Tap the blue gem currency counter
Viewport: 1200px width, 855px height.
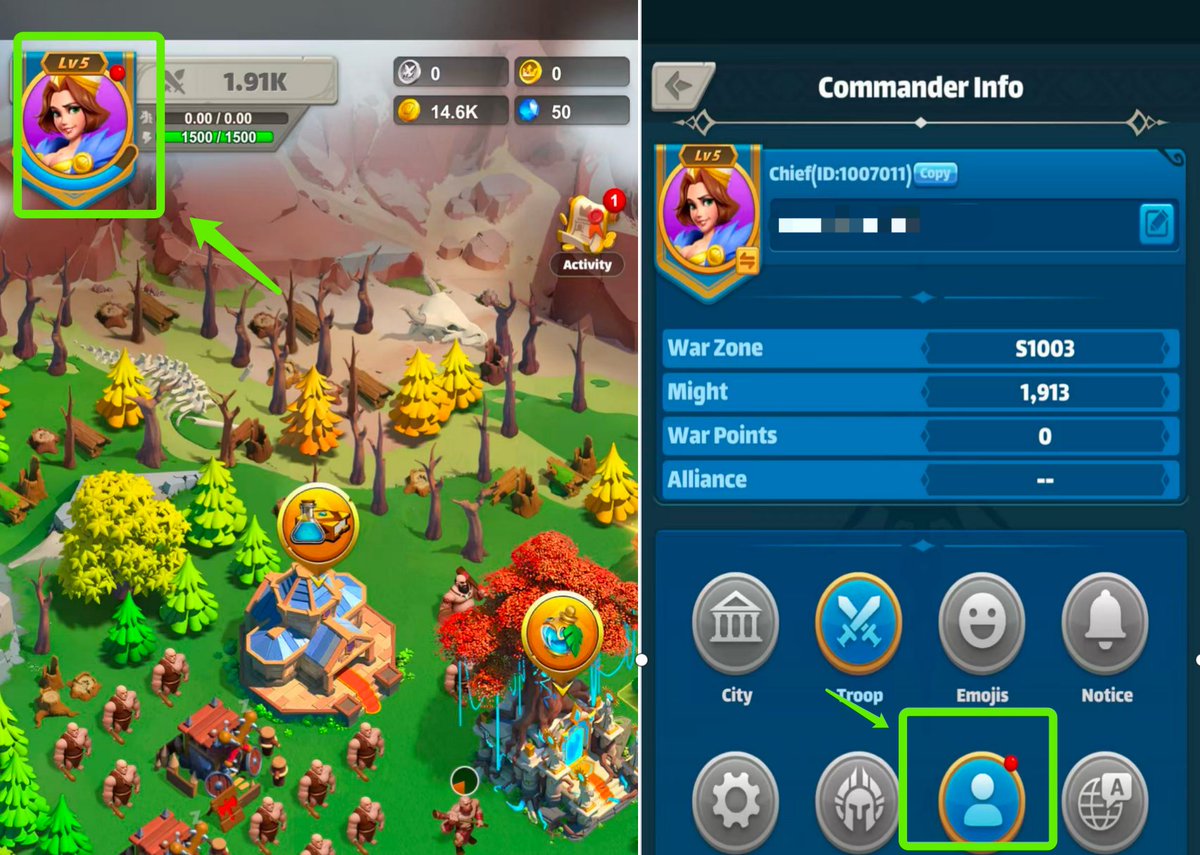pos(572,111)
